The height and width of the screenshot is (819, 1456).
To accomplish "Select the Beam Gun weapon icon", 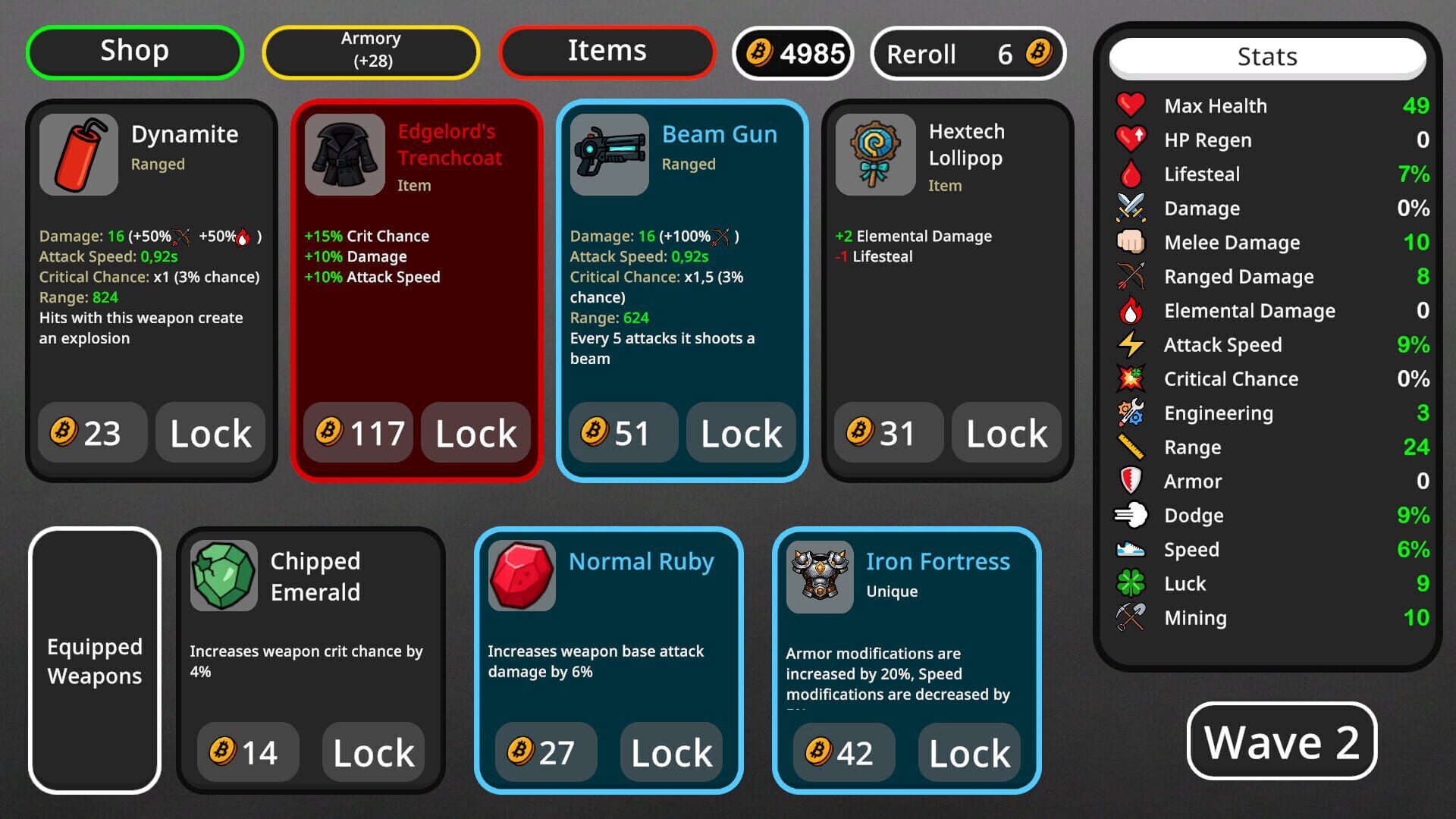I will 609,154.
